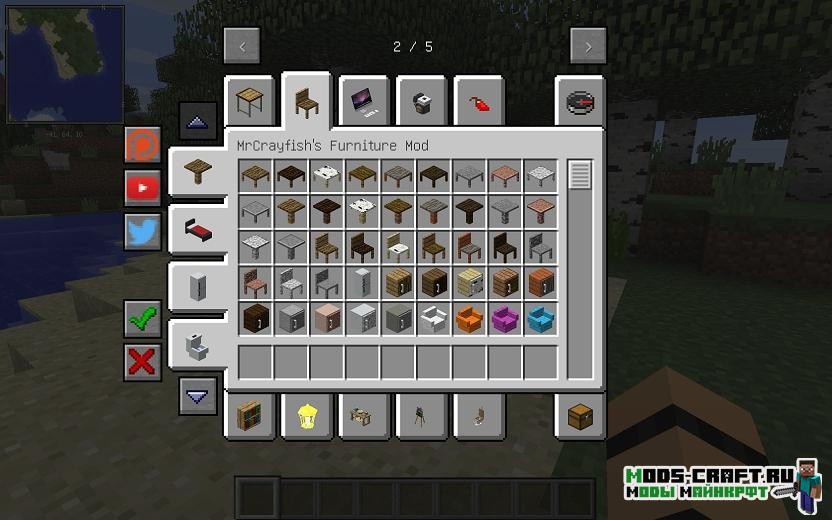
Task: Select the light blue sofa slot
Action: (541, 319)
